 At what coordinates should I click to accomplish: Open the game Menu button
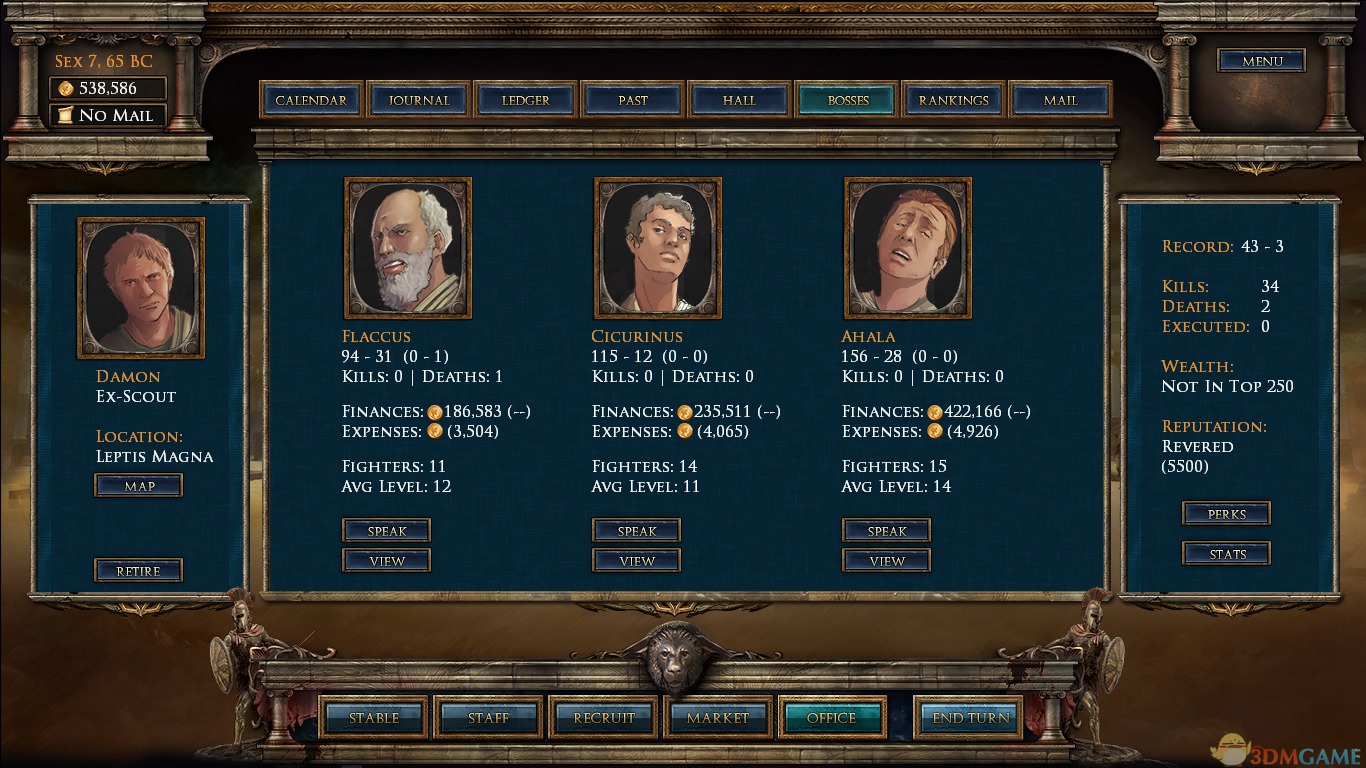[x=1262, y=61]
